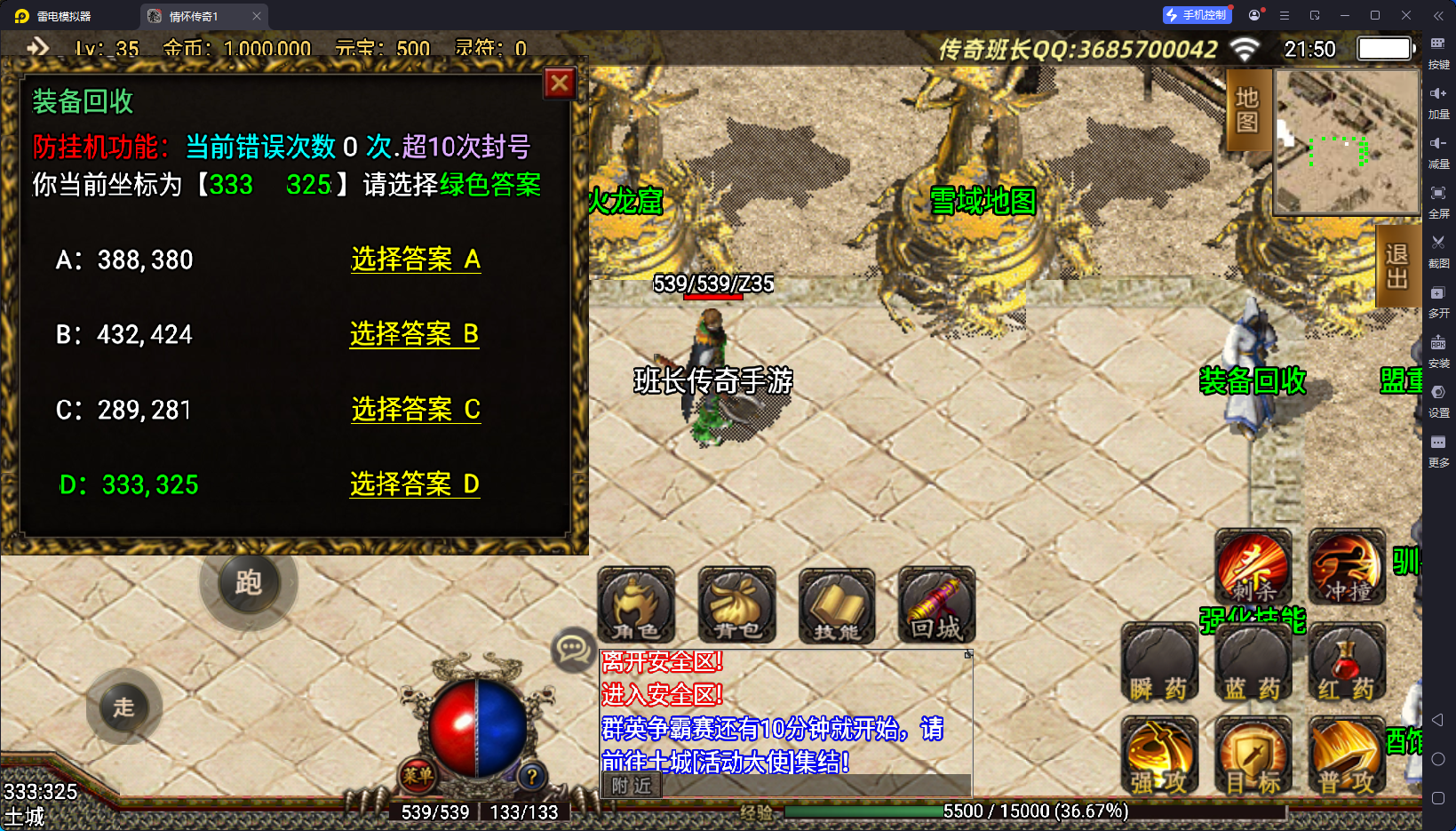This screenshot has height=831, width=1456.
Task: Cast the 刺杀 assassinate skill icon
Action: (1253, 567)
